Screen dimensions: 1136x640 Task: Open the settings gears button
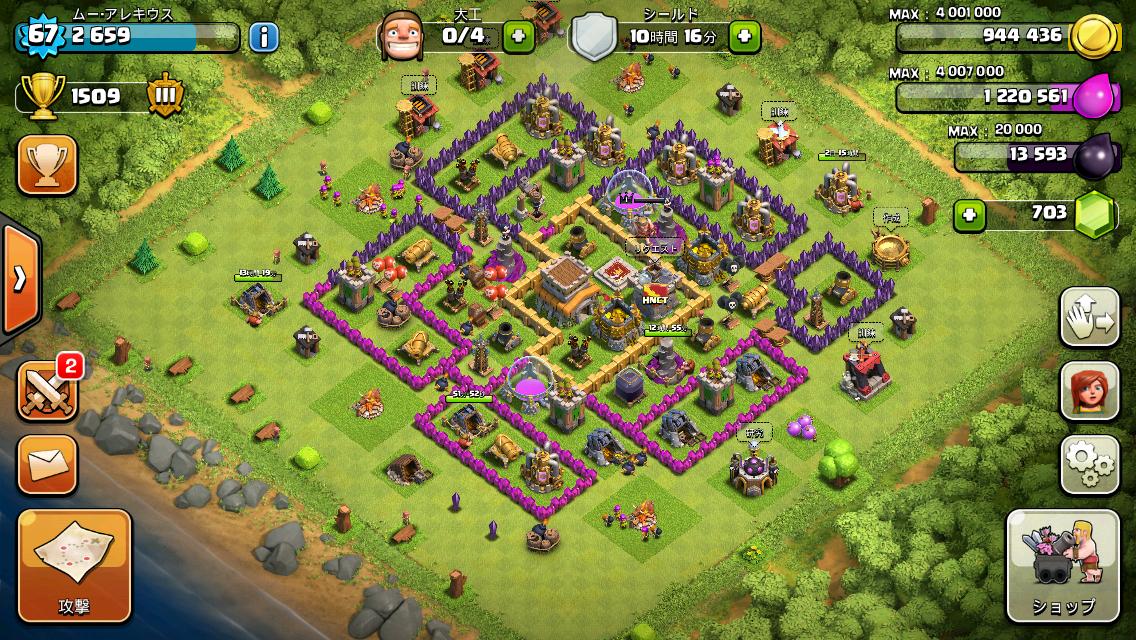click(x=1089, y=464)
